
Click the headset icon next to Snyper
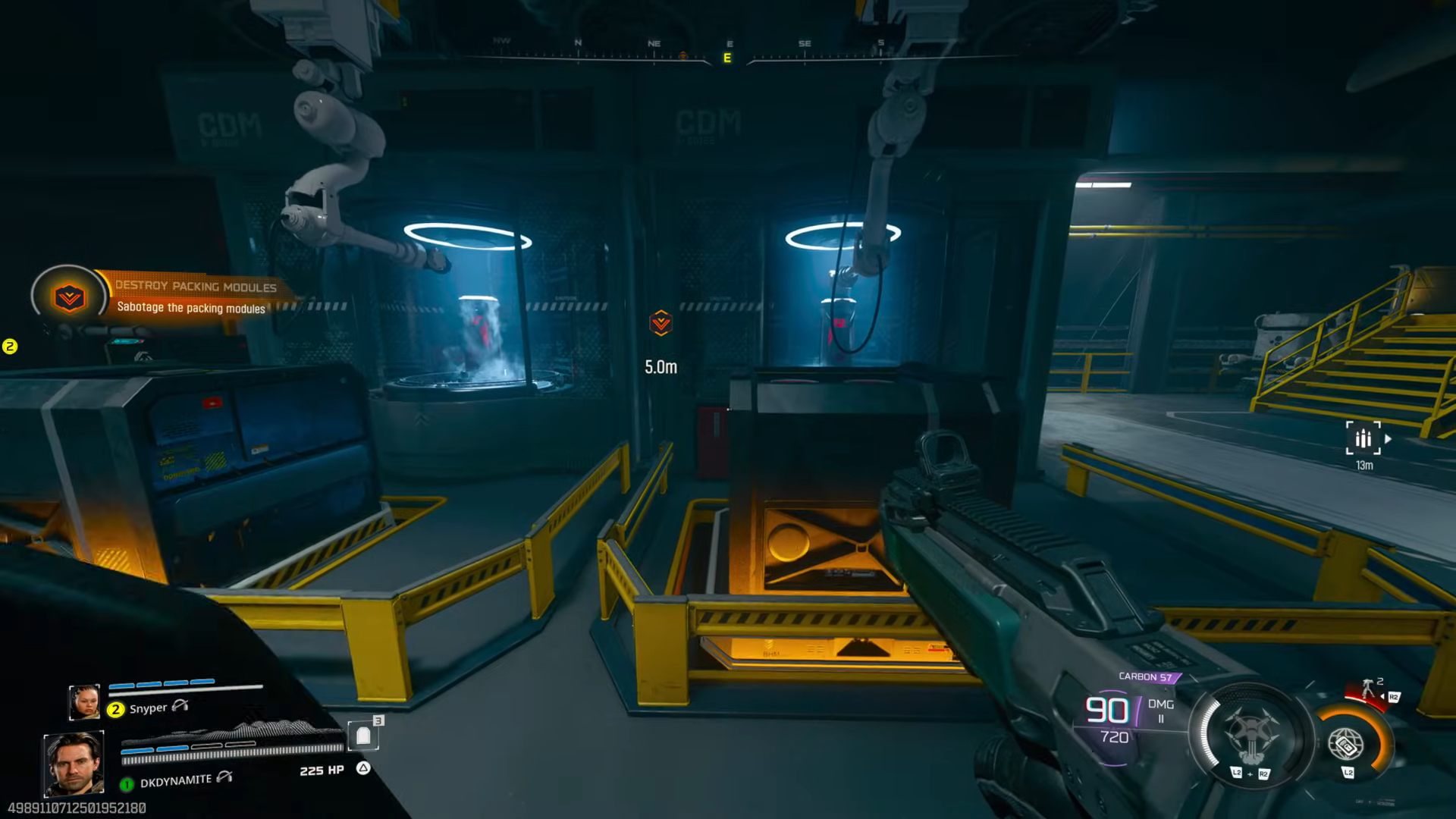pos(180,708)
